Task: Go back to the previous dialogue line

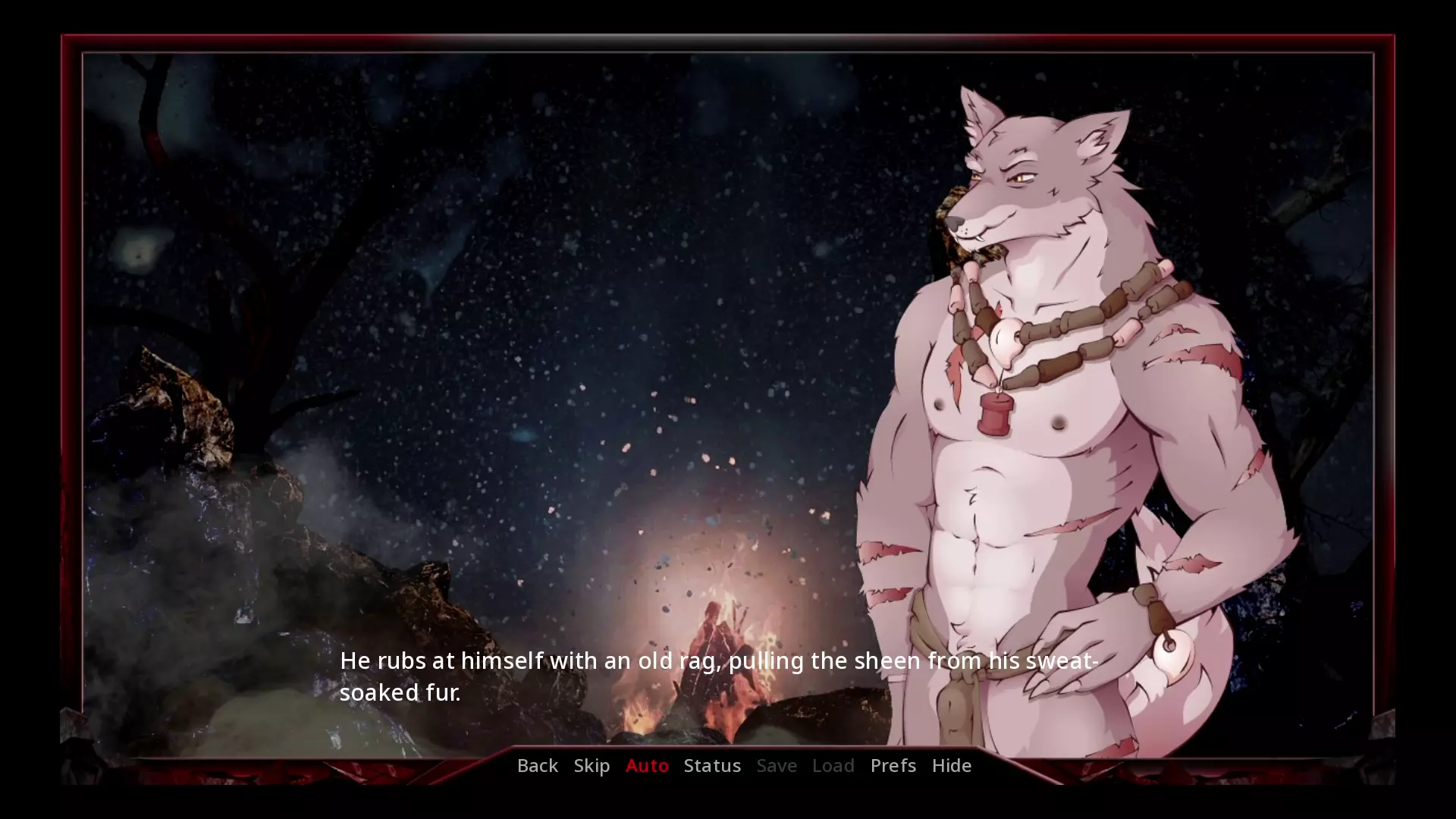Action: (x=537, y=766)
